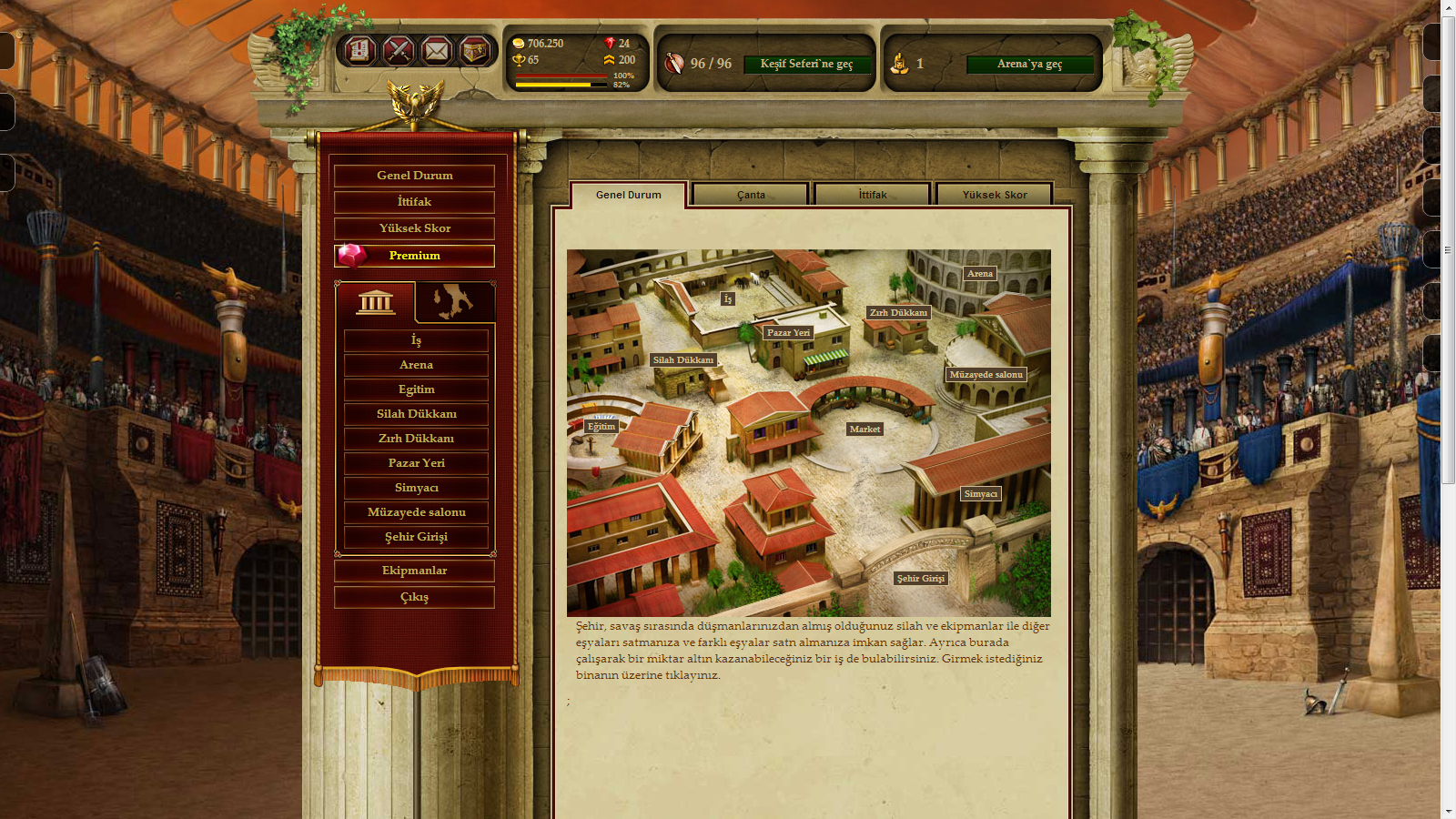Open Genel Durum in the left red menu
The width and height of the screenshot is (1456, 819).
click(x=414, y=176)
